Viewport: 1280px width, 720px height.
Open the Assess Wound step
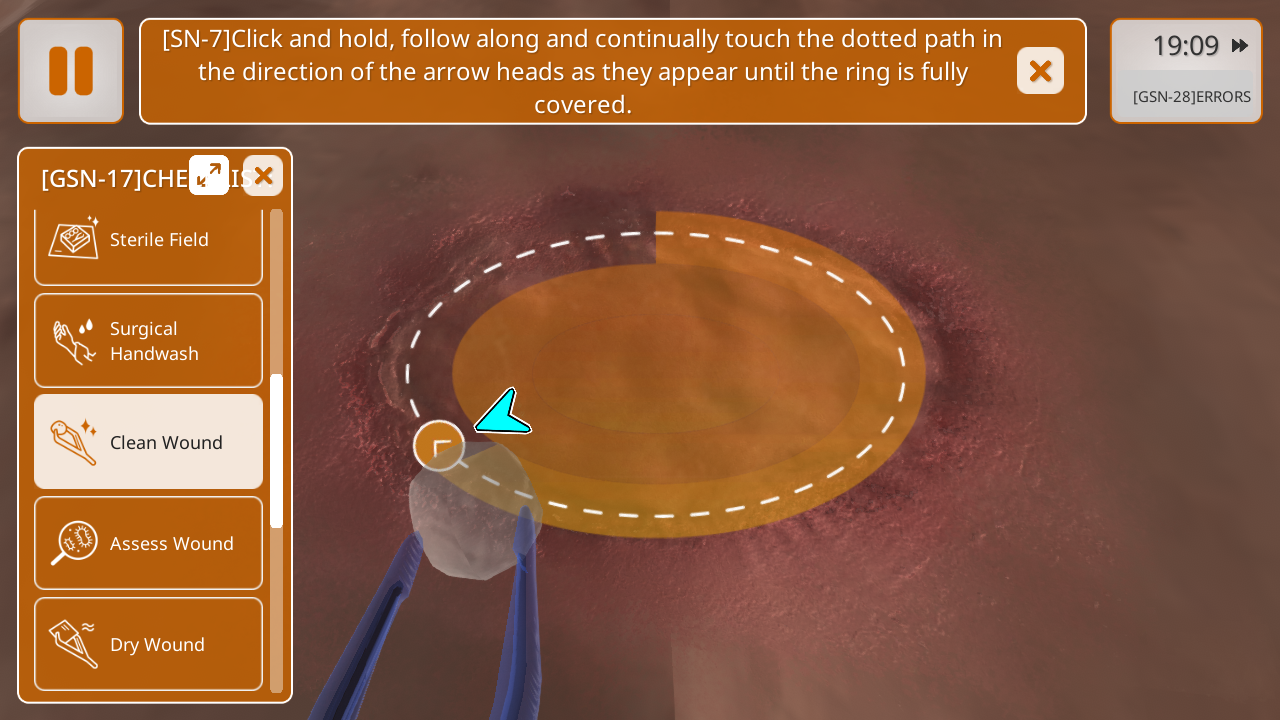click(148, 543)
